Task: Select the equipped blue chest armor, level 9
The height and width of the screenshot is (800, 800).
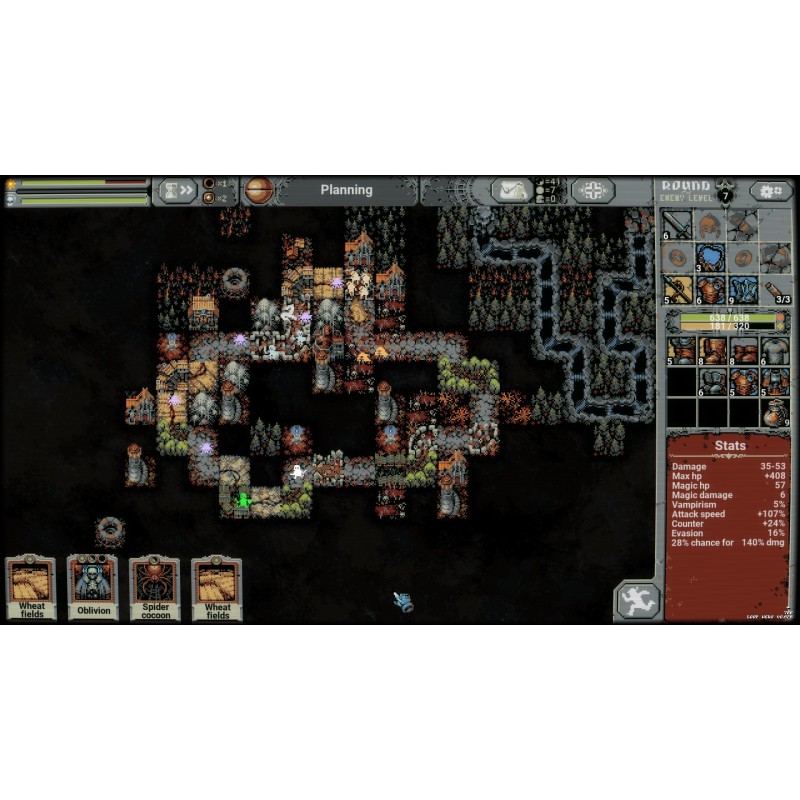Action: (x=743, y=289)
